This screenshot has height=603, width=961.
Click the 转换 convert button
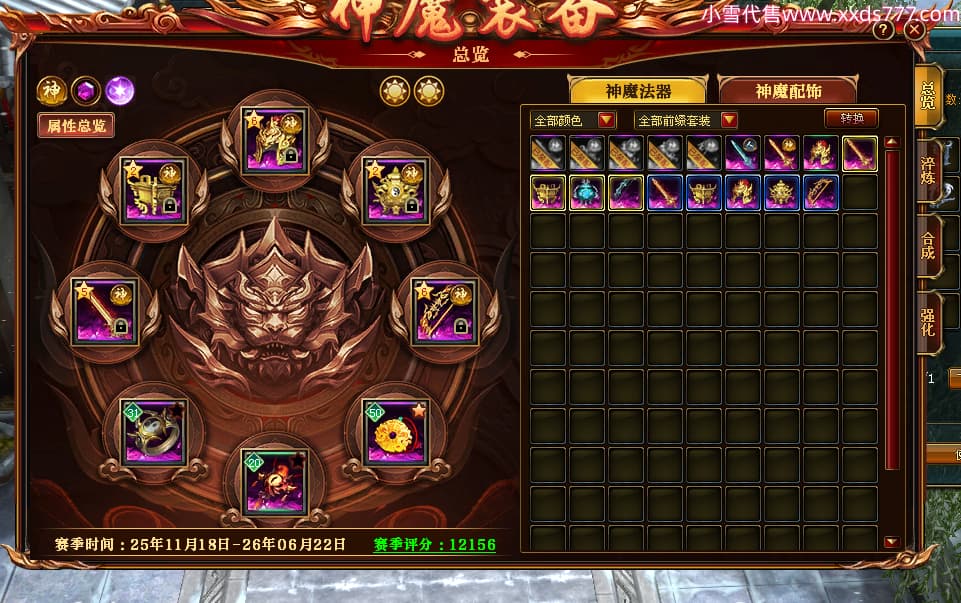click(x=852, y=118)
